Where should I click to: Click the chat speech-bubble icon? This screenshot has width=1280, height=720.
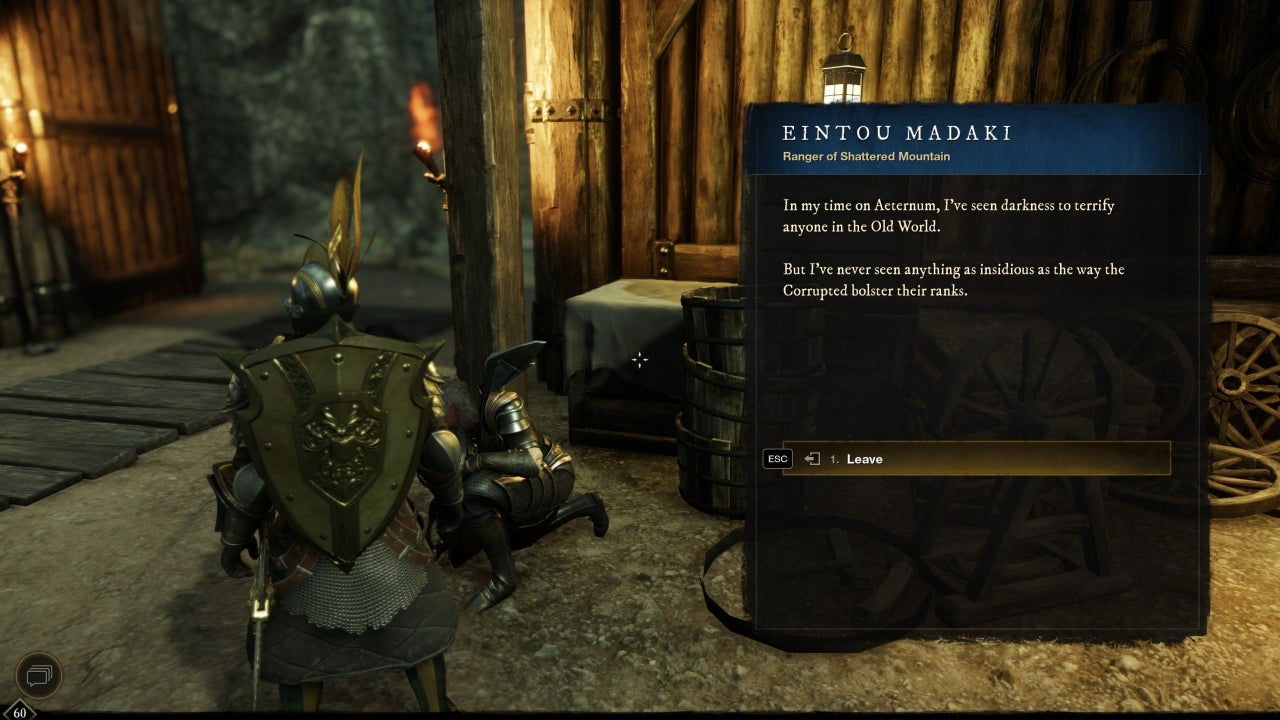coord(37,675)
